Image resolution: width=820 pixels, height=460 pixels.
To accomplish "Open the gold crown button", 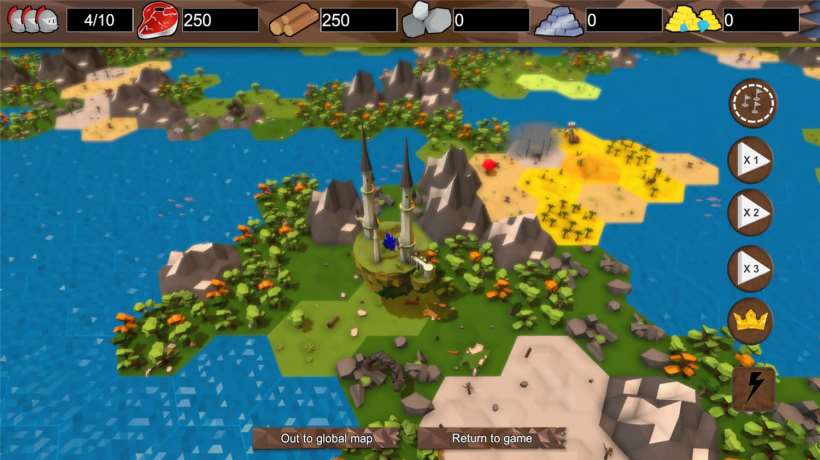I will (750, 321).
